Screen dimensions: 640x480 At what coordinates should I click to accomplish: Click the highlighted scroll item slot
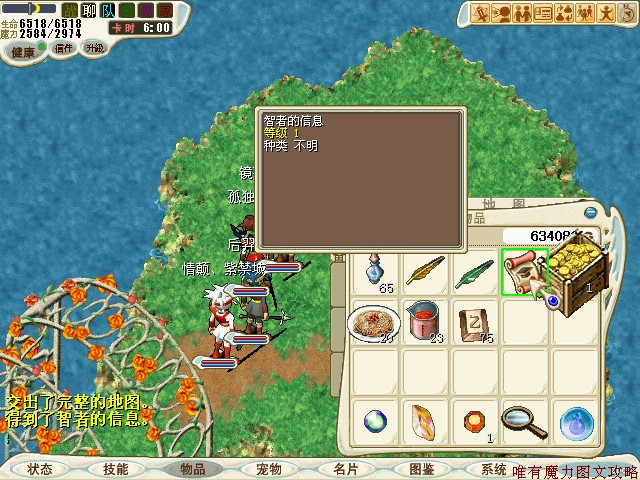523,271
